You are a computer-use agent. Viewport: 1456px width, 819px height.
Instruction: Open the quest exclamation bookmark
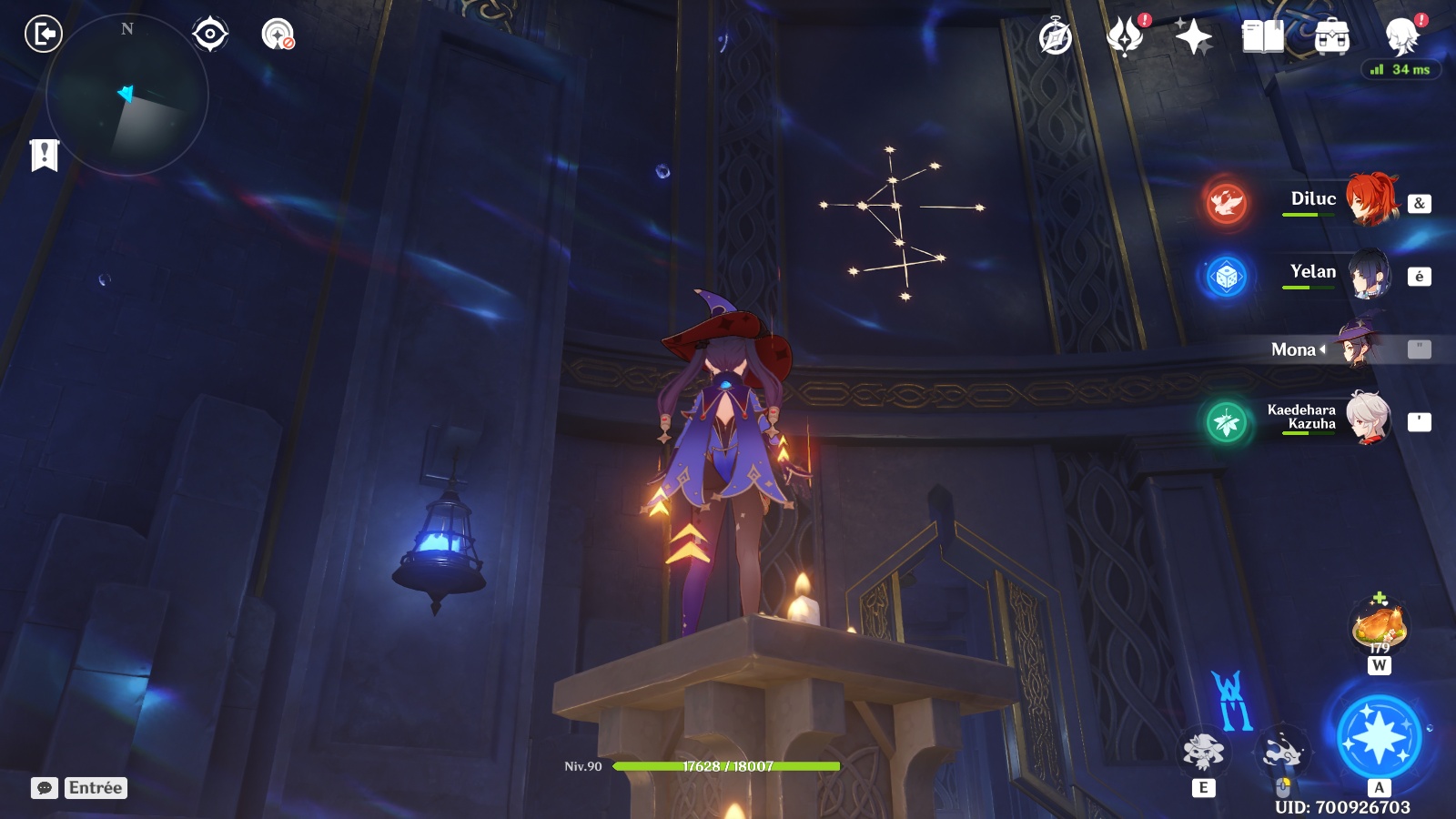44,155
